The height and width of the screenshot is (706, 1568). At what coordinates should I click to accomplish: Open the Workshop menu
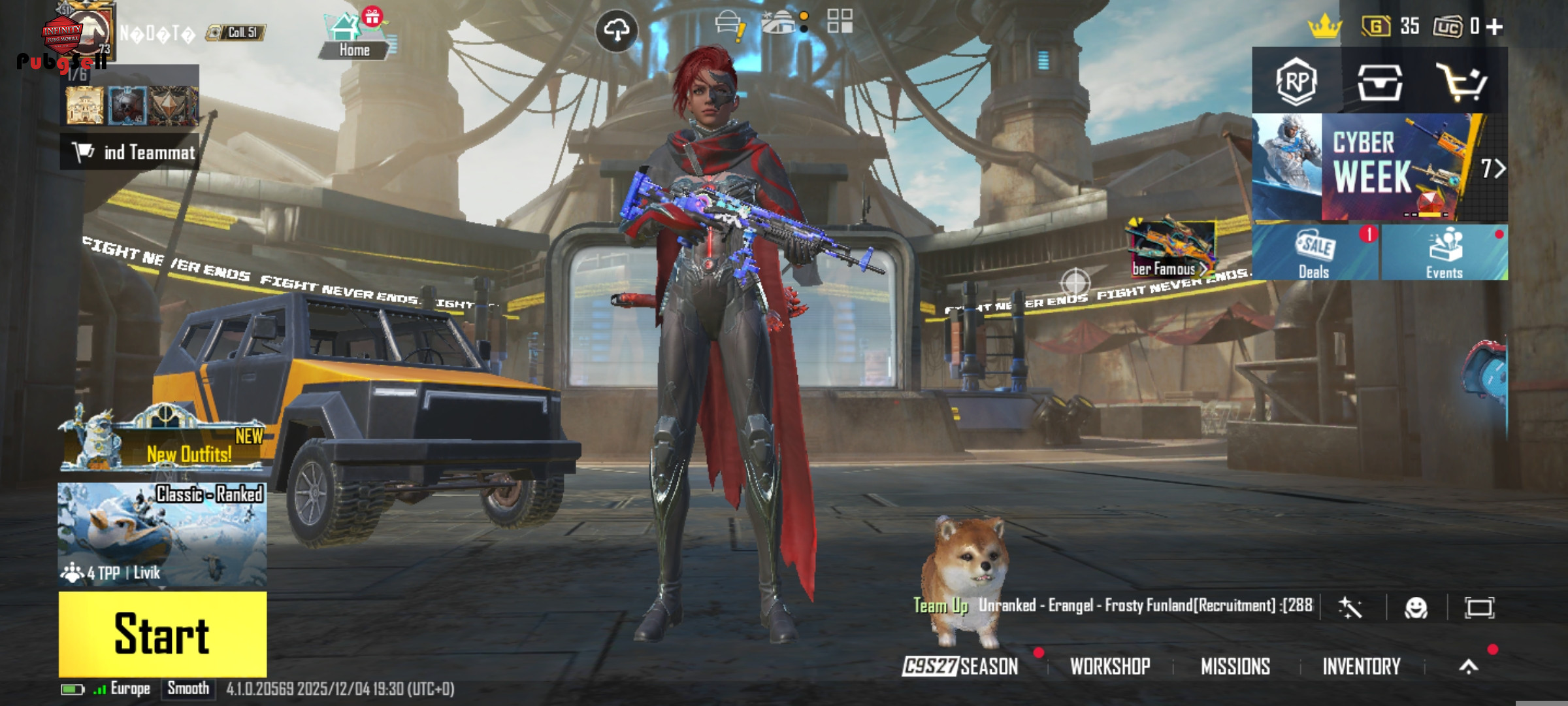[x=1110, y=666]
